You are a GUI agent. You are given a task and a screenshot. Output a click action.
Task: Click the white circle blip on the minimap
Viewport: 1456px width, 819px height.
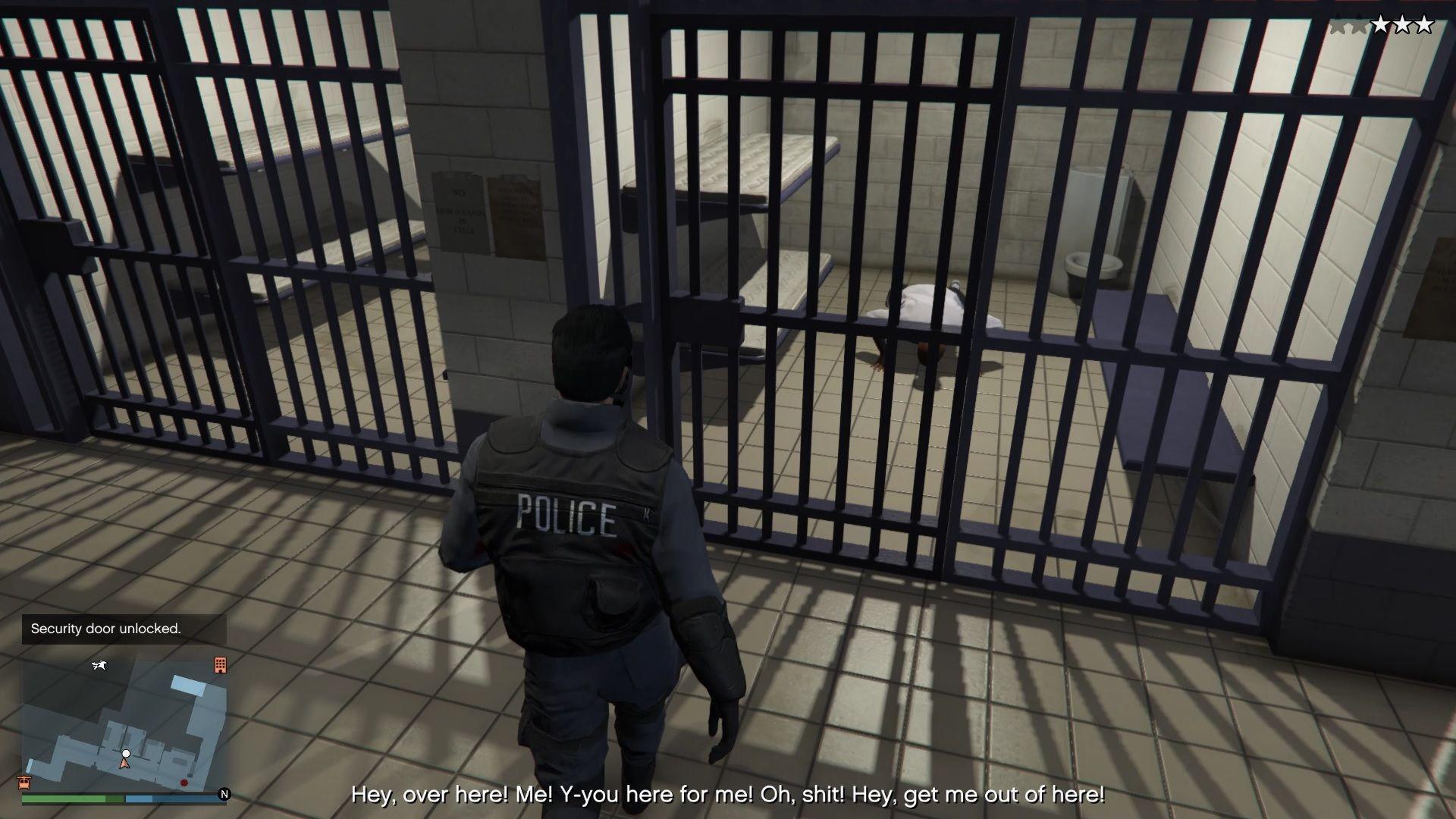point(126,753)
